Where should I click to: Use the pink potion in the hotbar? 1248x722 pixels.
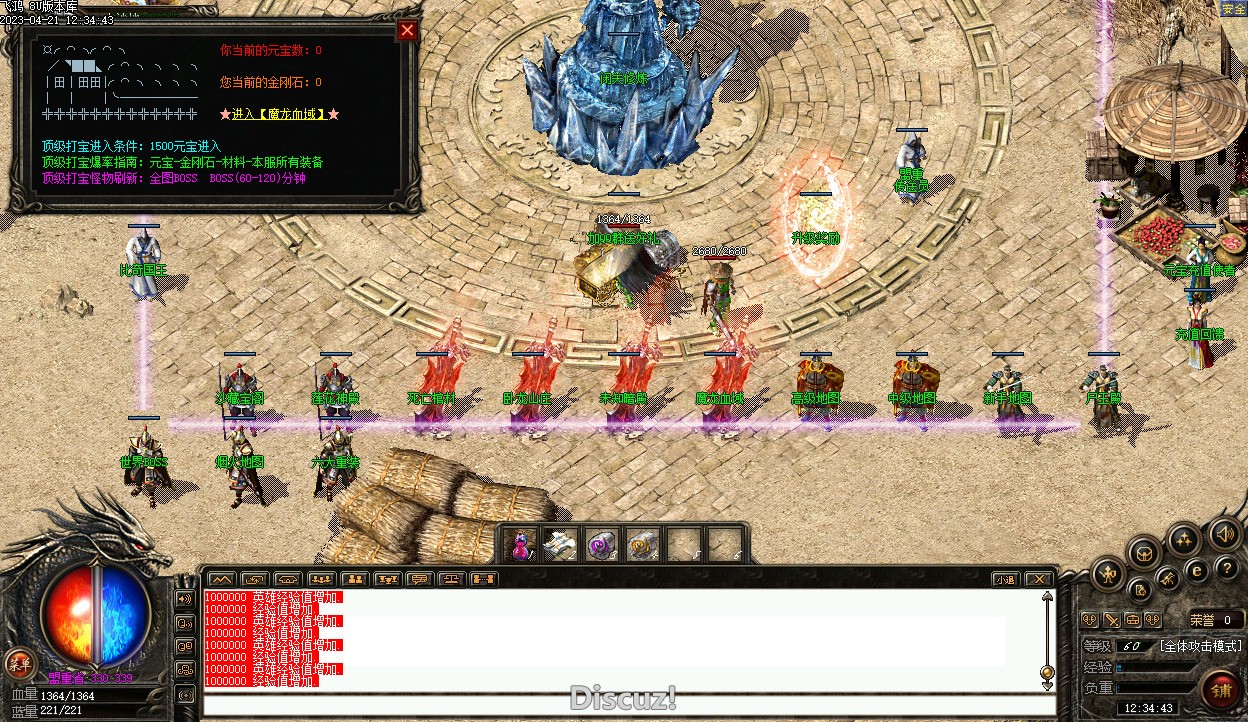pos(520,545)
